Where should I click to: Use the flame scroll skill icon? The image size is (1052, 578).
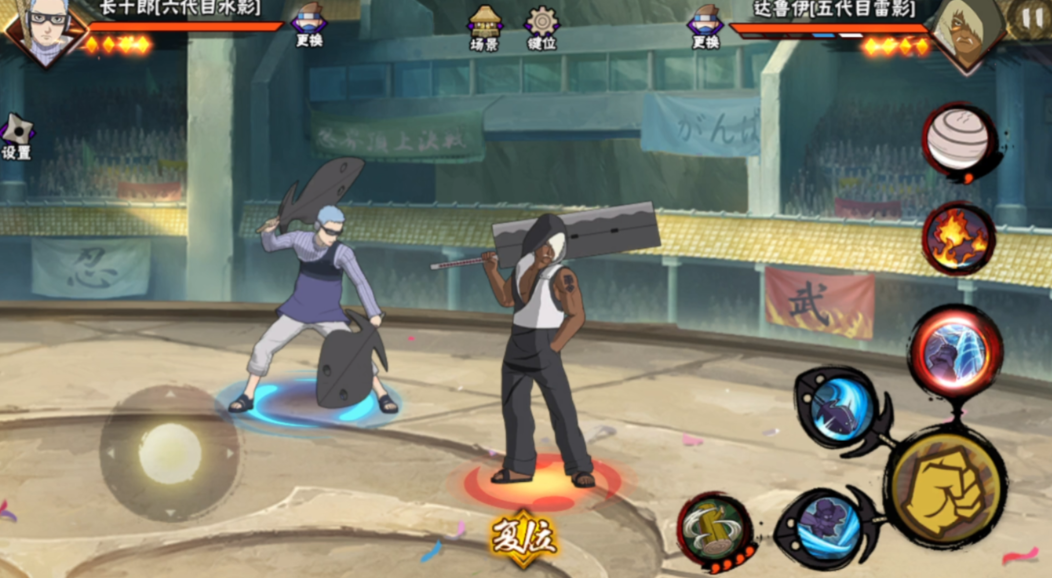(958, 239)
